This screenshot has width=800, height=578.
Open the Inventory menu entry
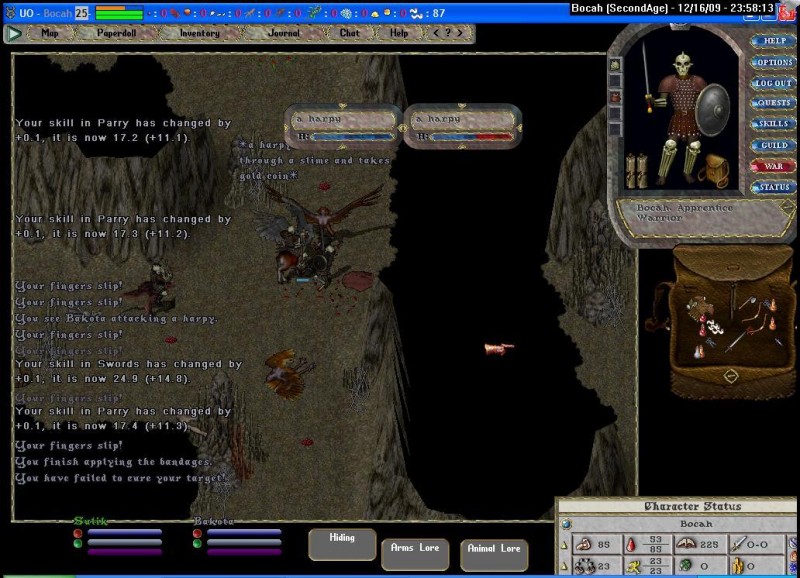[x=200, y=33]
